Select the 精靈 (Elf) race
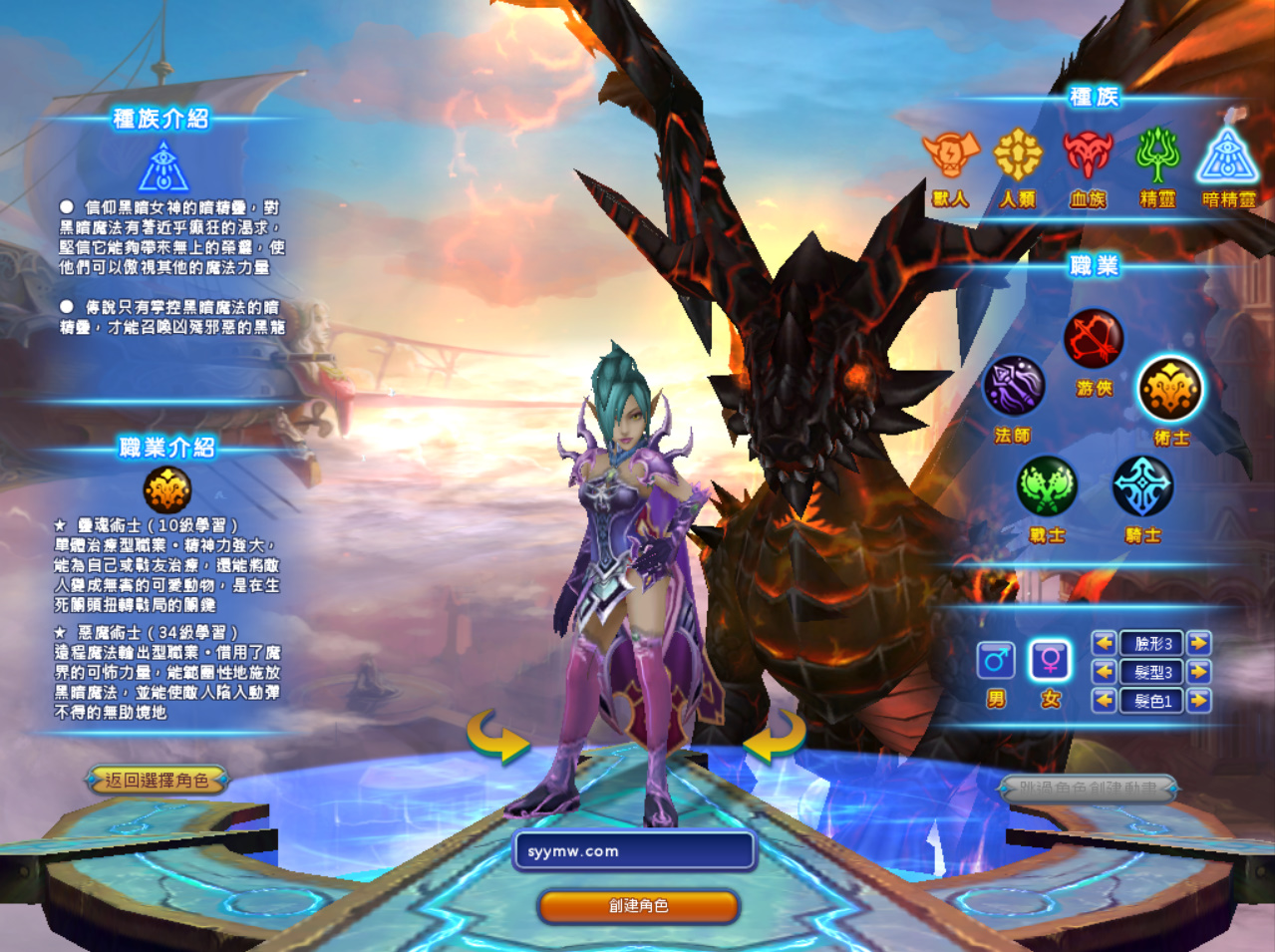The height and width of the screenshot is (952, 1275). pyautogui.click(x=1157, y=156)
